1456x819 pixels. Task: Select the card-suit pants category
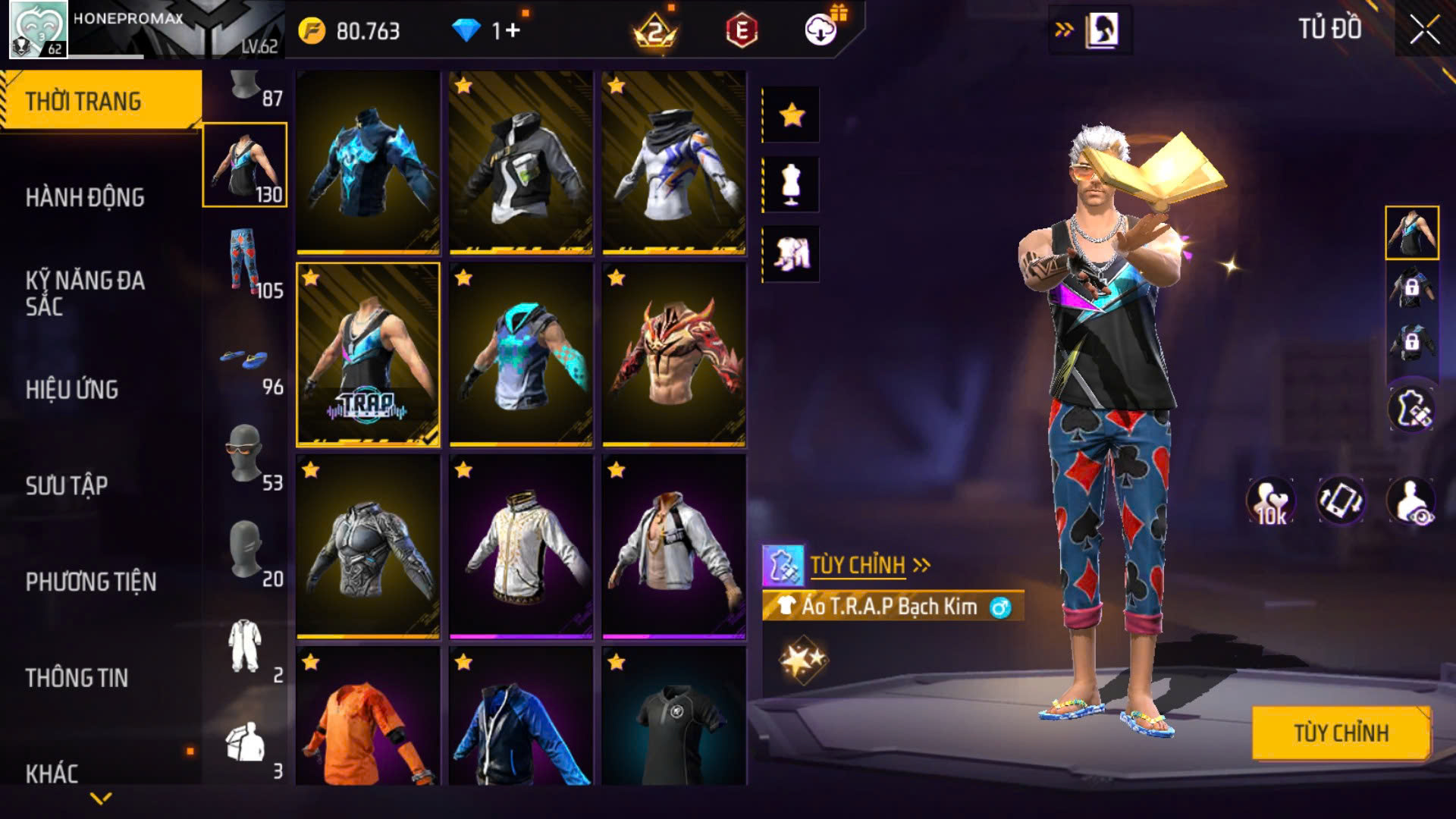pos(245,262)
